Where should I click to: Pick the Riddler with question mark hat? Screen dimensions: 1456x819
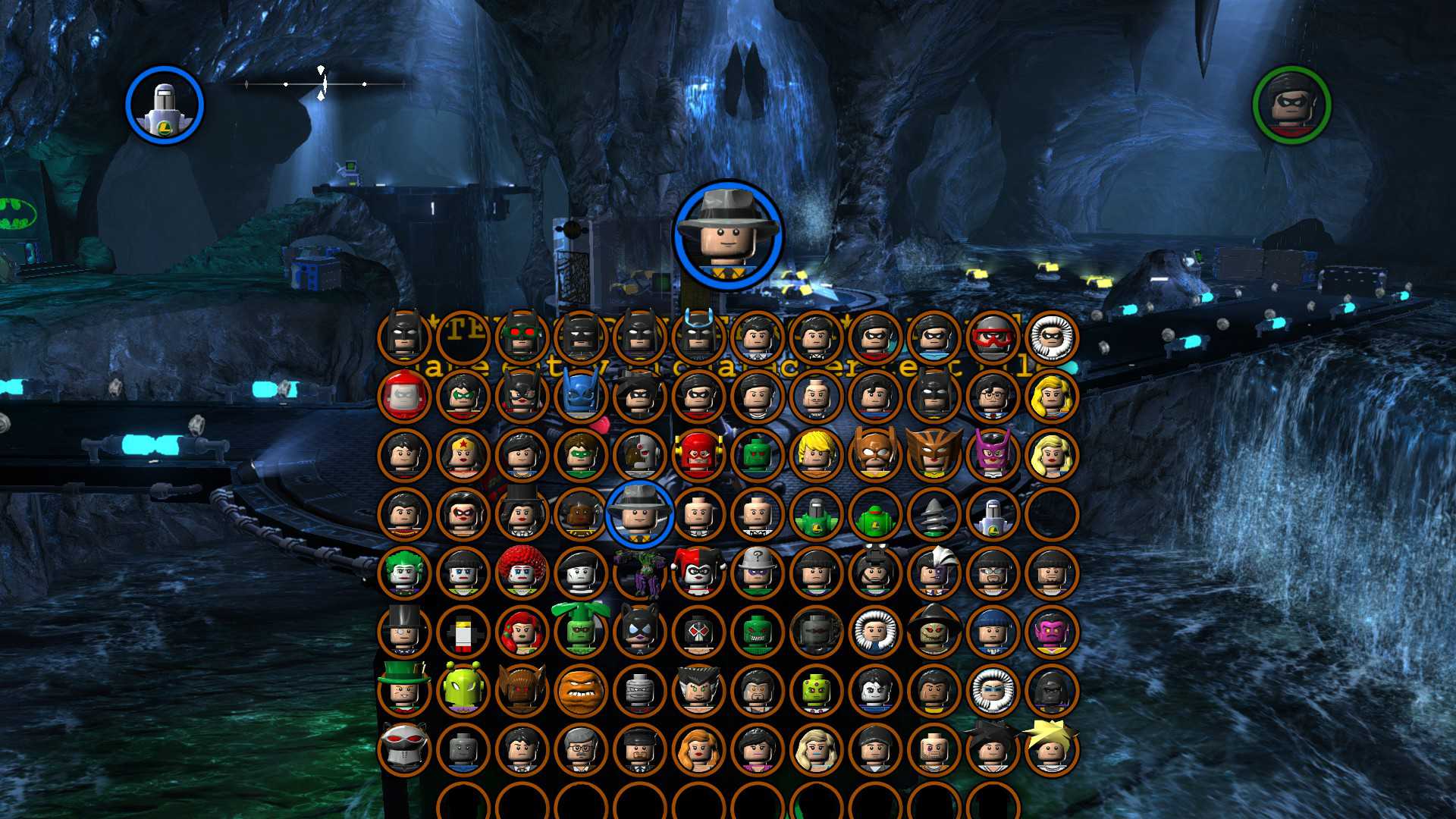point(757,573)
